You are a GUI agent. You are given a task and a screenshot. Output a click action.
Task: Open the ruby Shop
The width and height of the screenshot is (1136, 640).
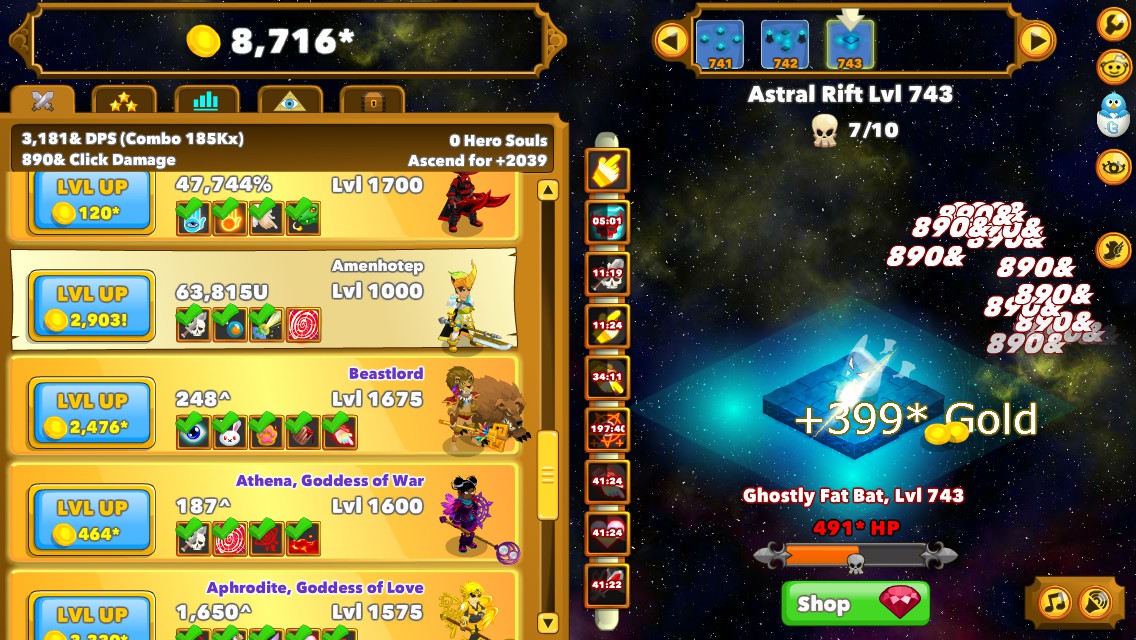point(855,603)
